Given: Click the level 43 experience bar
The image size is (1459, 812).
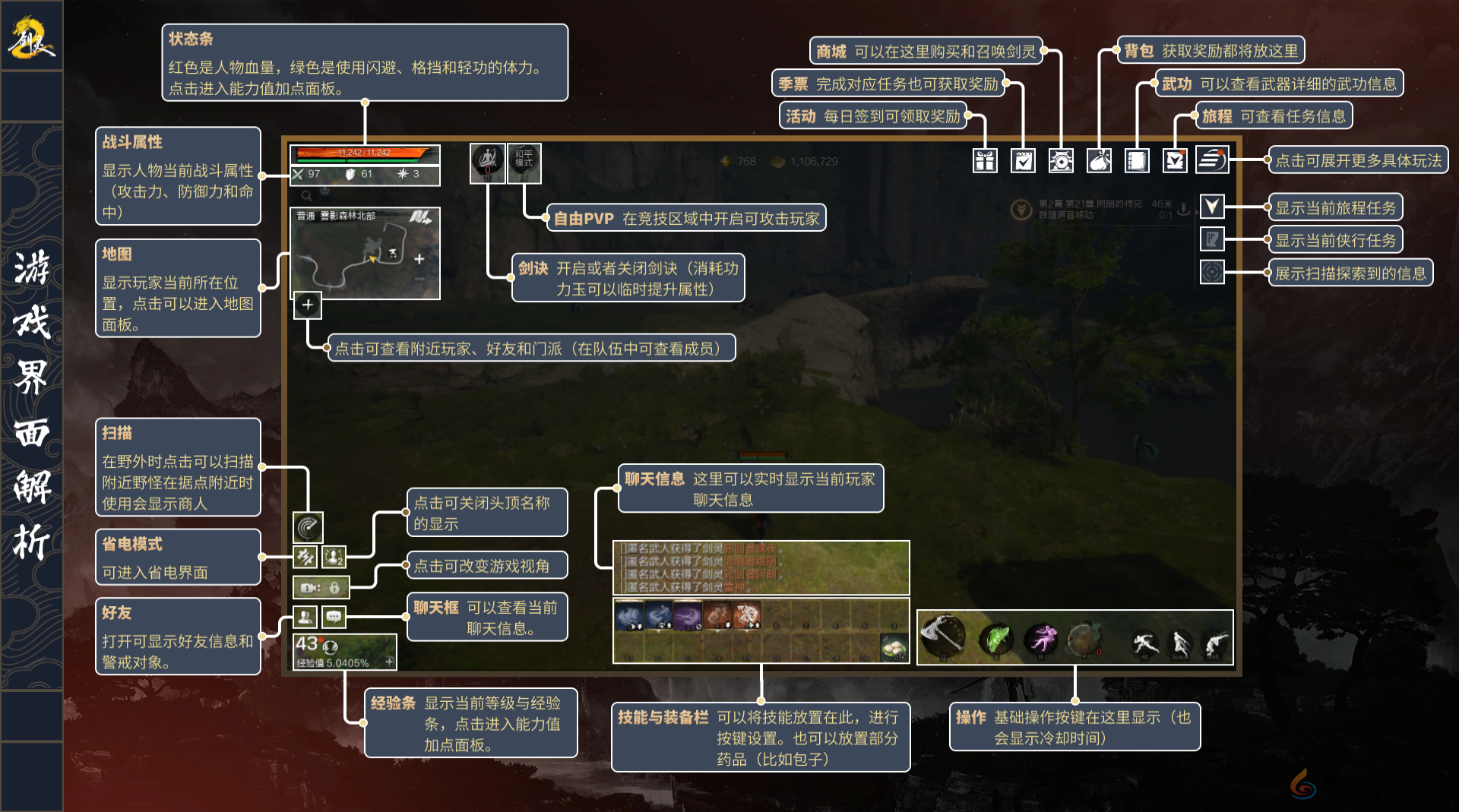Looking at the screenshot, I should click(x=344, y=652).
